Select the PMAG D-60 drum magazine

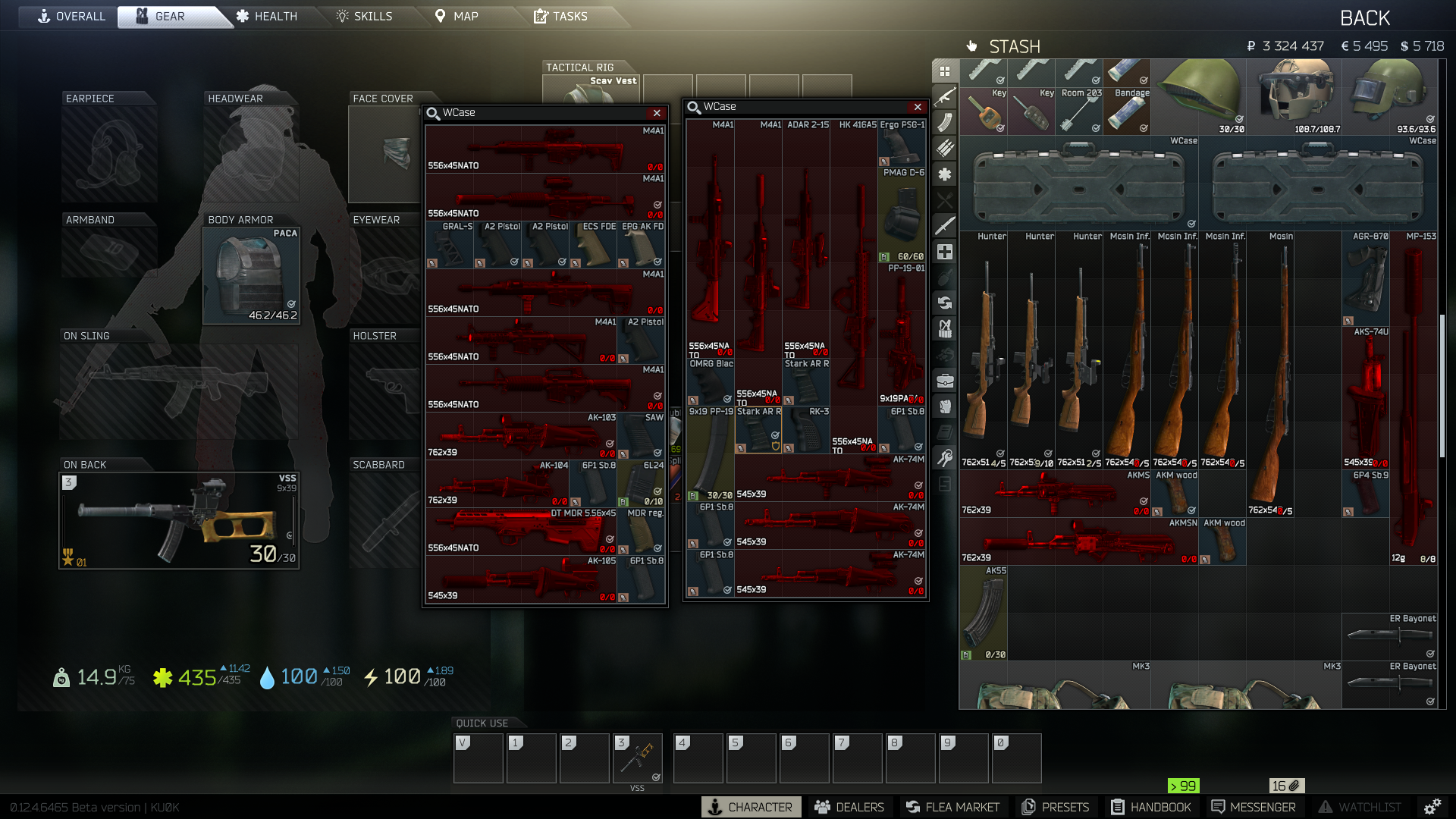902,215
